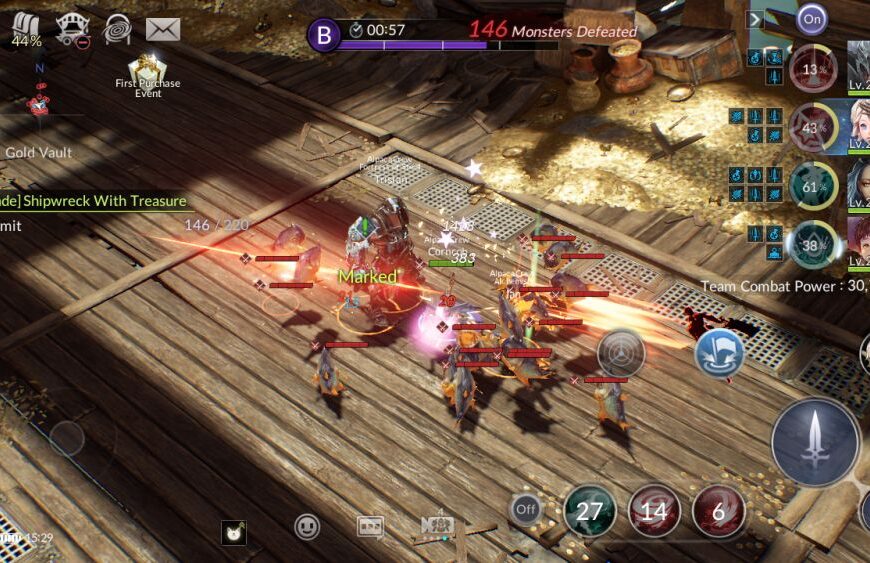Collapse the party panel with the arrow
This screenshot has height=563, width=870.
point(756,18)
